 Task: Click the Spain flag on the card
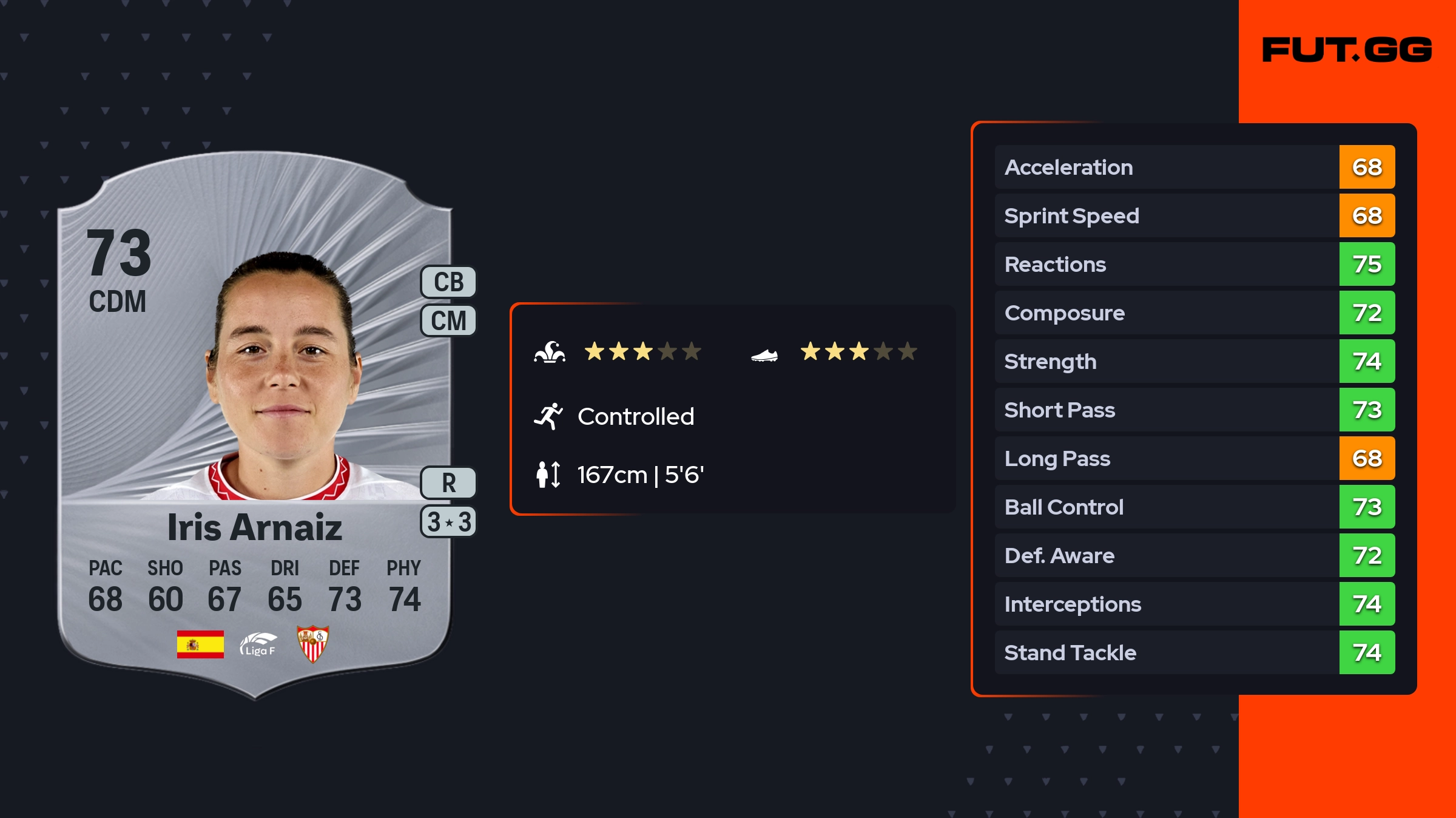tap(200, 644)
